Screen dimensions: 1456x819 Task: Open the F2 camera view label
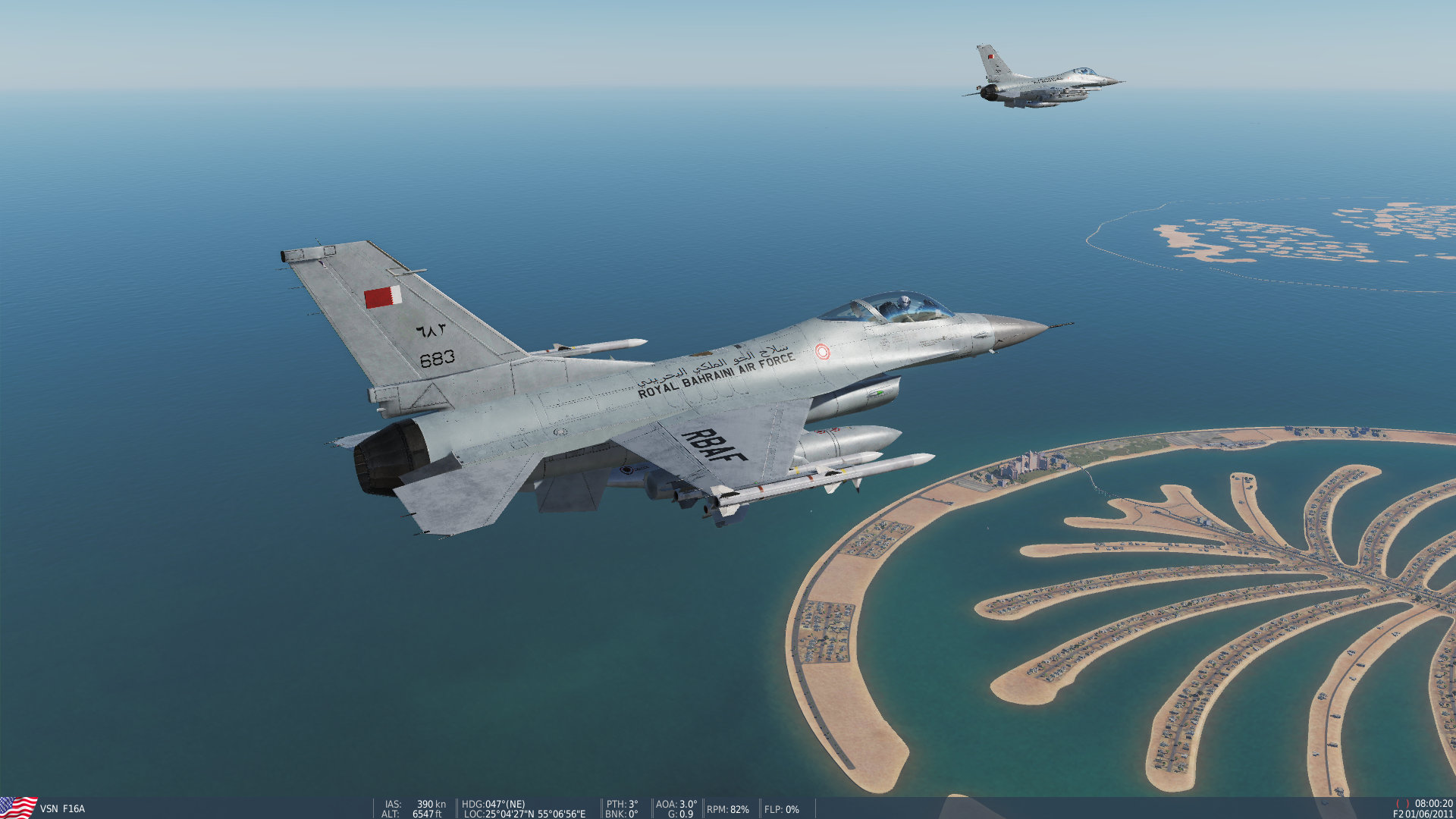coord(1396,814)
